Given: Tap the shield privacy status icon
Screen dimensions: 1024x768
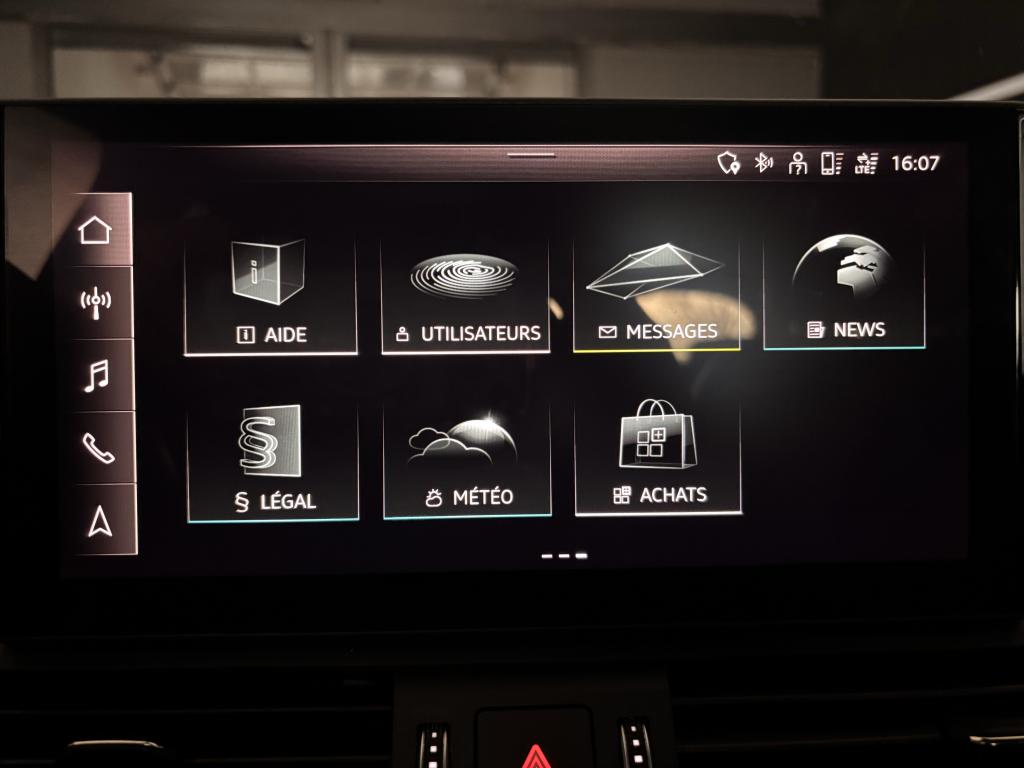Looking at the screenshot, I should tap(729, 163).
